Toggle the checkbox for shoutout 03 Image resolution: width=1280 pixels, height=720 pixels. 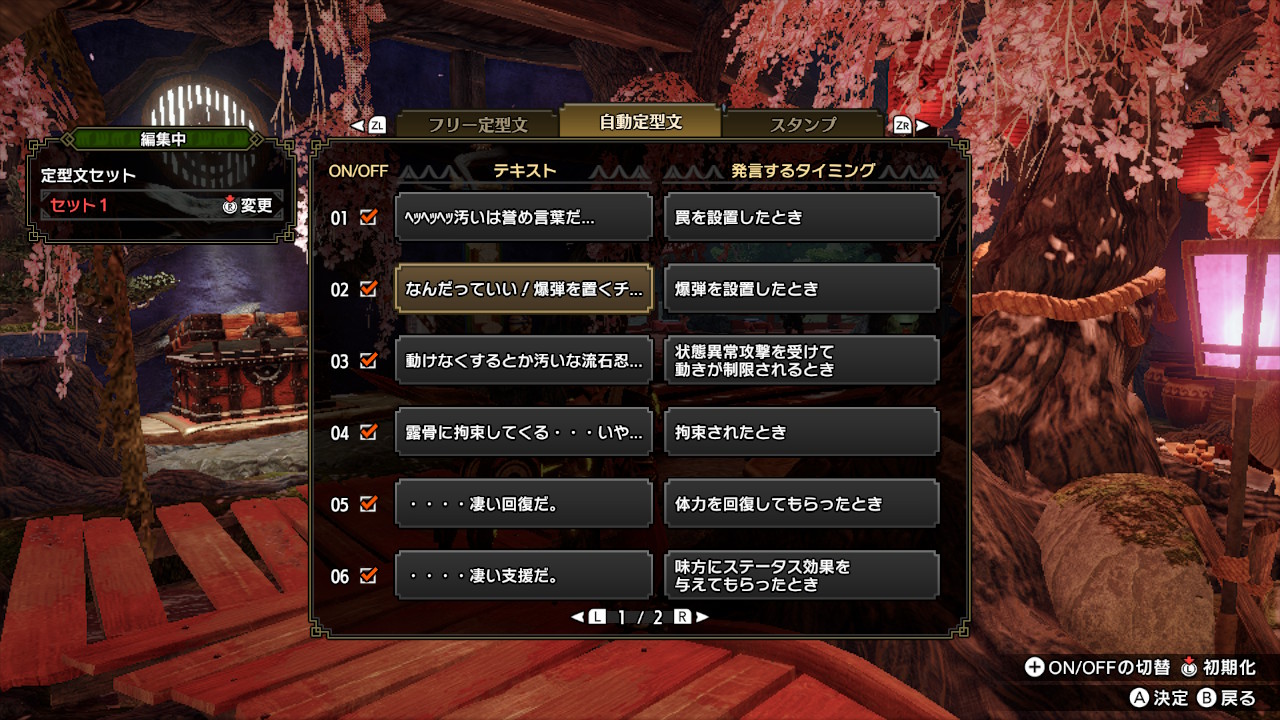coord(369,360)
